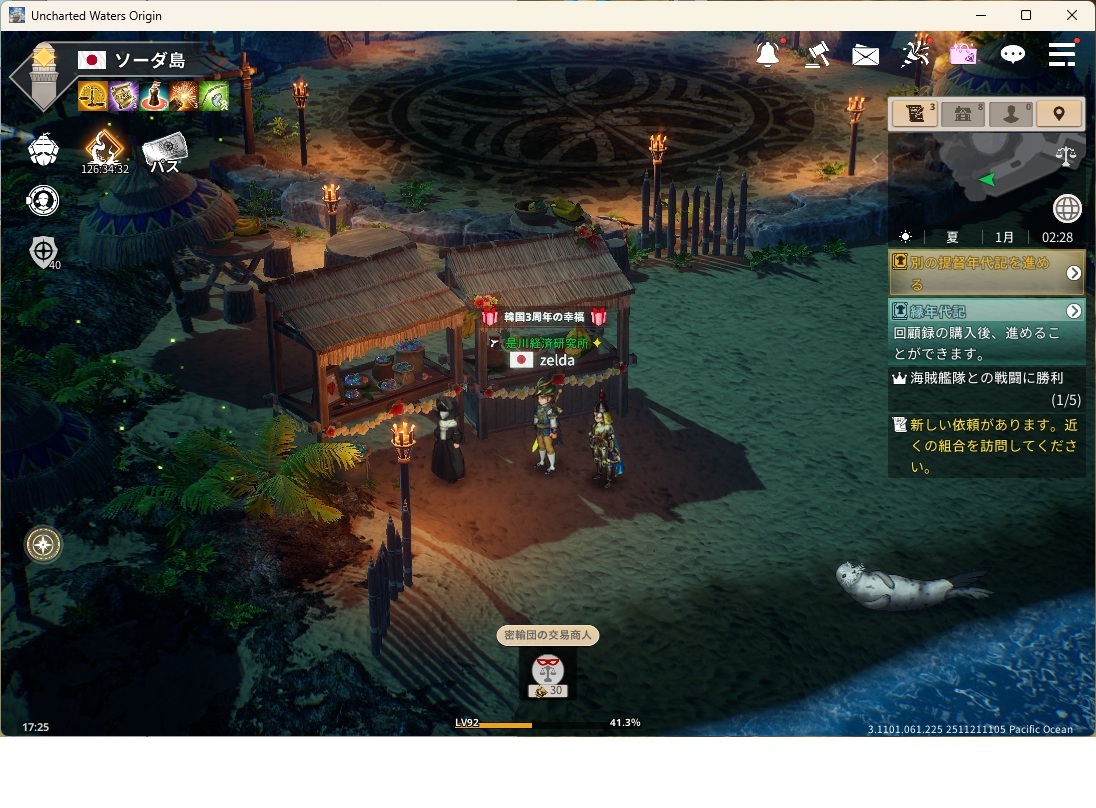This screenshot has height=808, width=1096.
Task: Open the flame event timer icon
Action: click(x=104, y=148)
